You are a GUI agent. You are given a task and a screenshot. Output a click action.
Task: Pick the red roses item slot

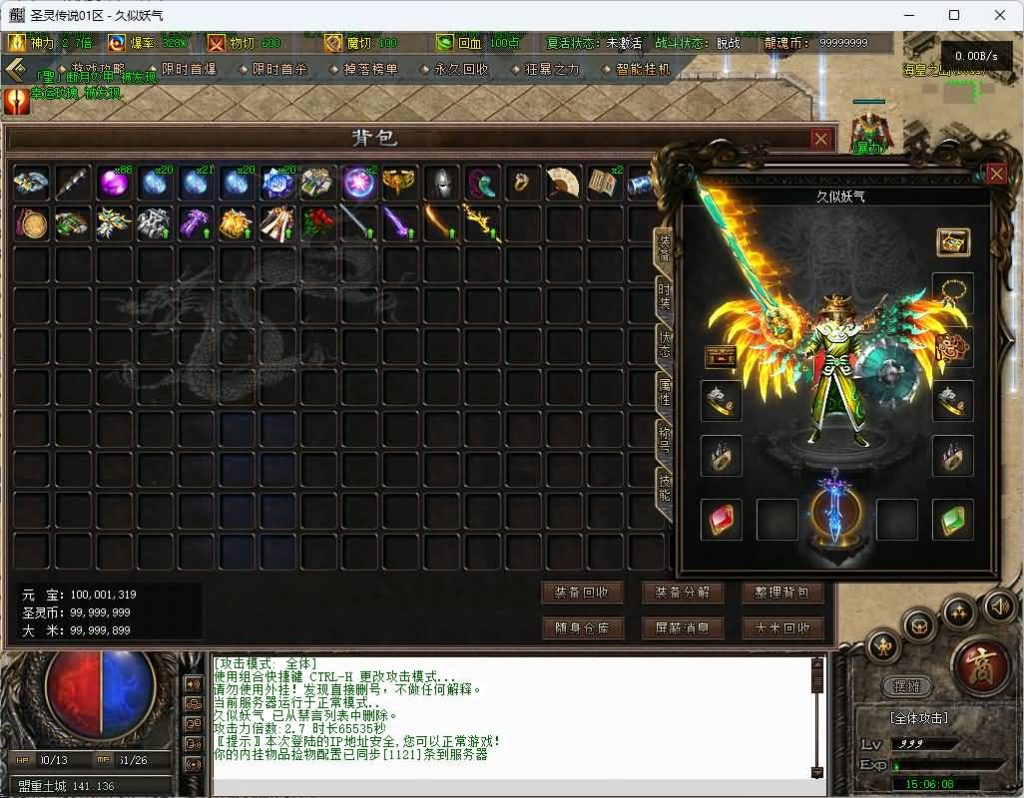[318, 224]
